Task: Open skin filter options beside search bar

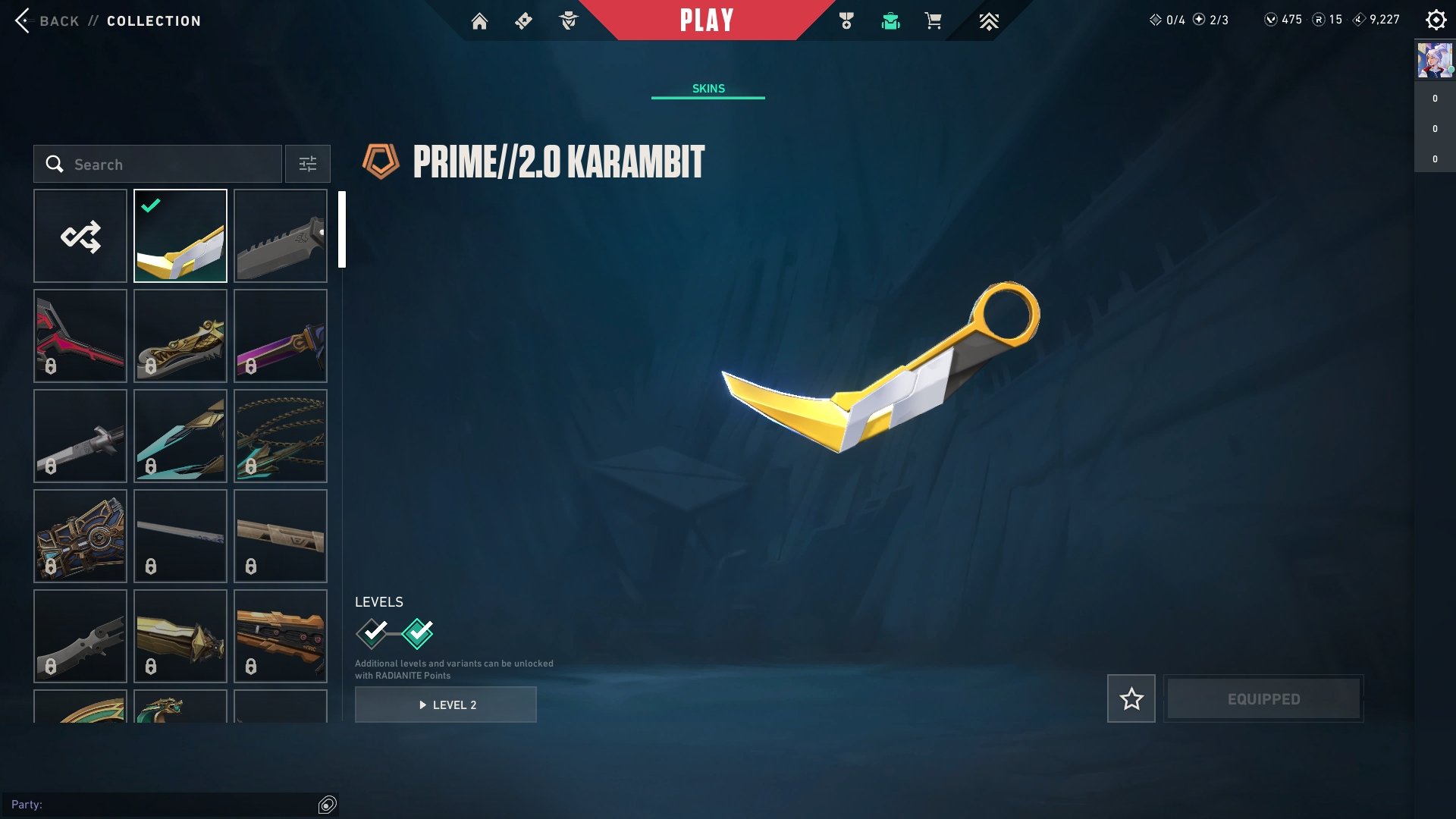Action: pyautogui.click(x=307, y=164)
